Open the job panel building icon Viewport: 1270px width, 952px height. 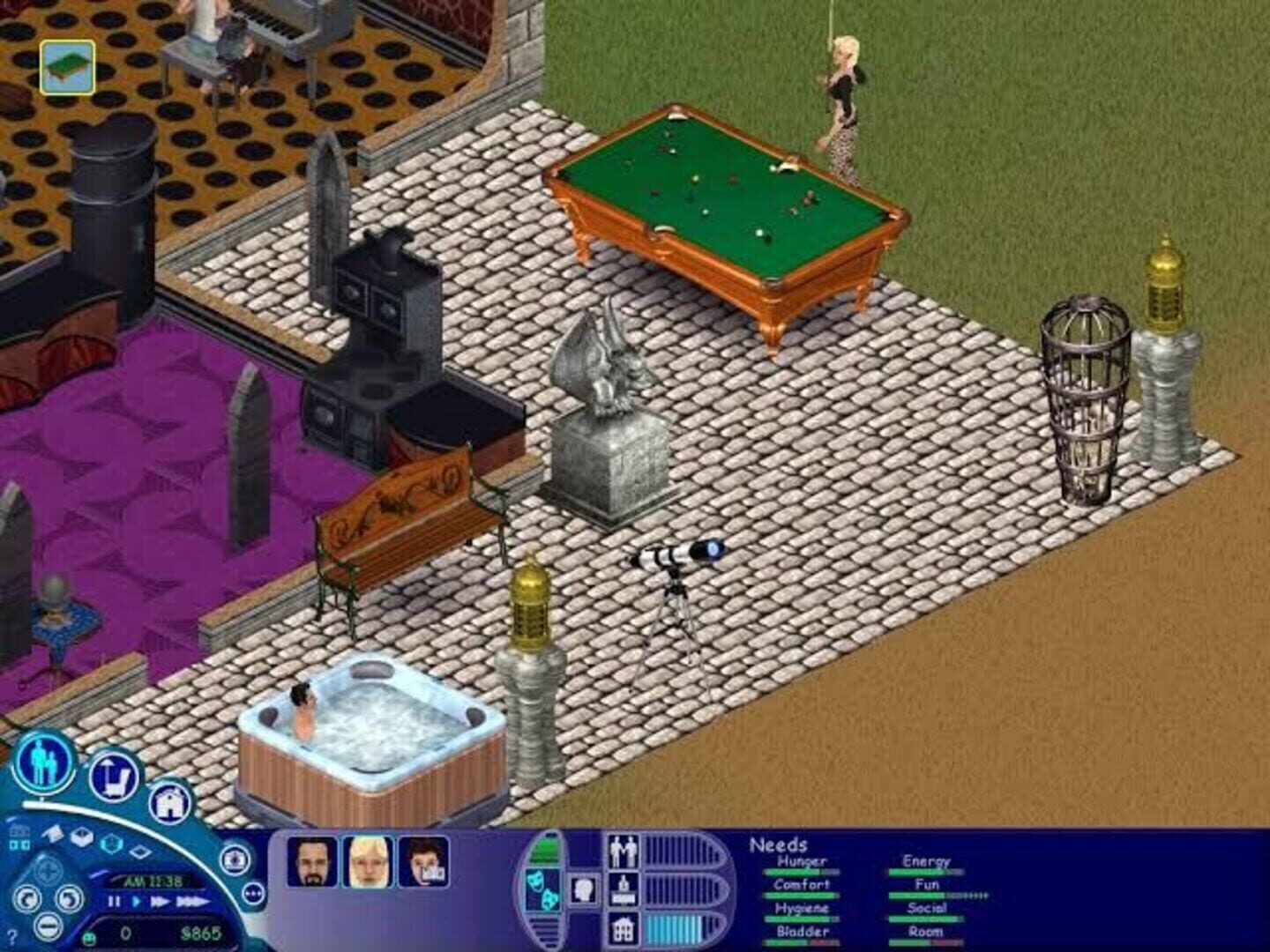coord(624,928)
